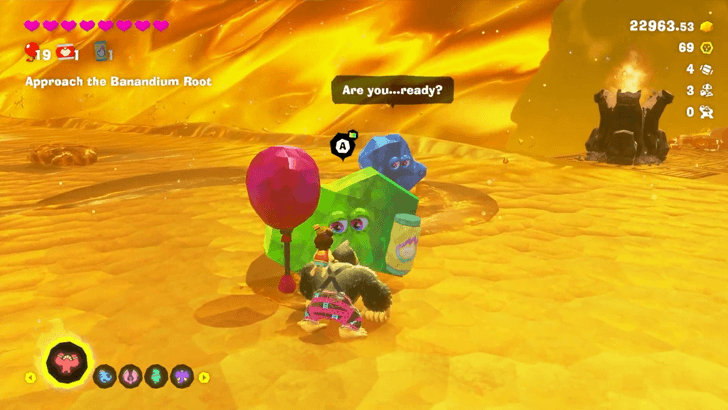Open the "Approach the Banandium Root" objective
The width and height of the screenshot is (728, 410).
click(x=118, y=81)
